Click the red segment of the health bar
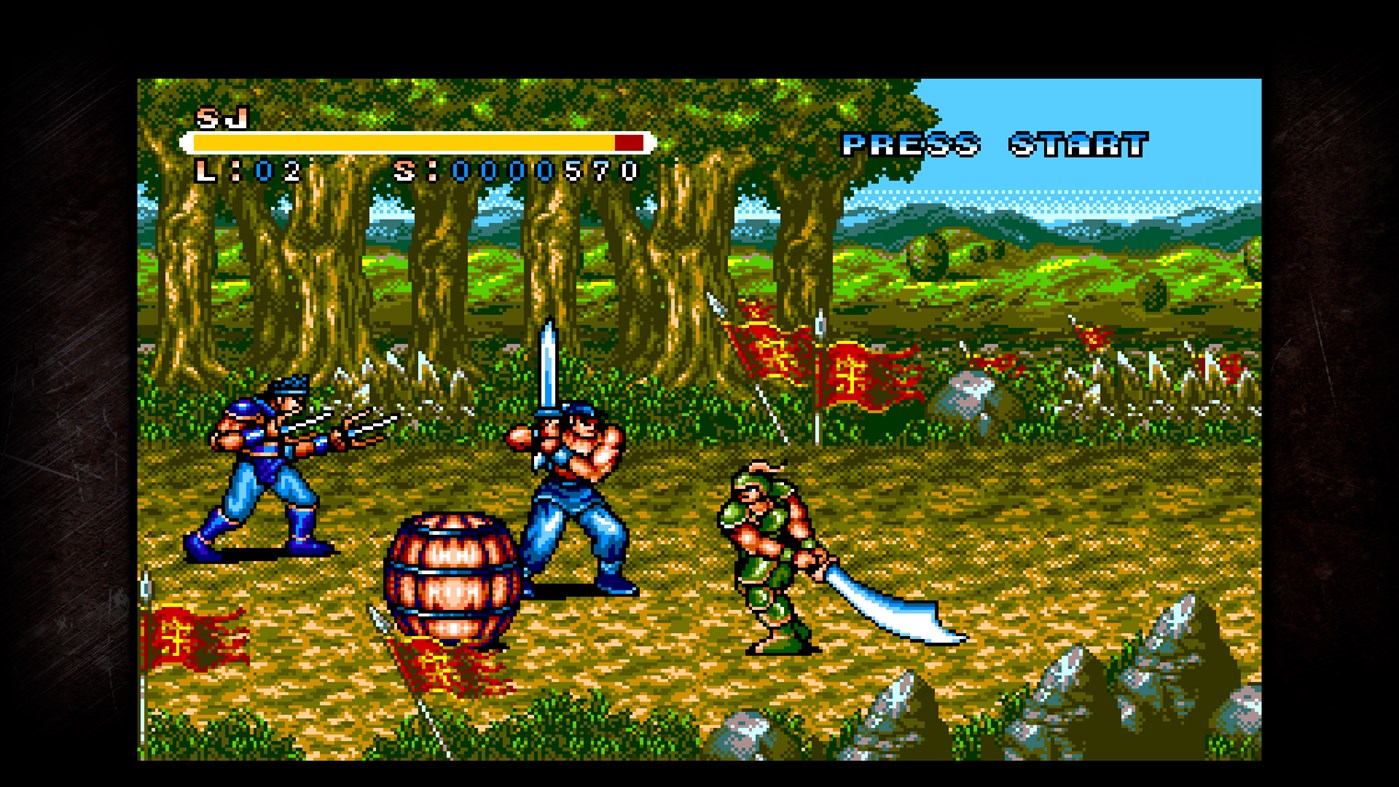 point(629,142)
